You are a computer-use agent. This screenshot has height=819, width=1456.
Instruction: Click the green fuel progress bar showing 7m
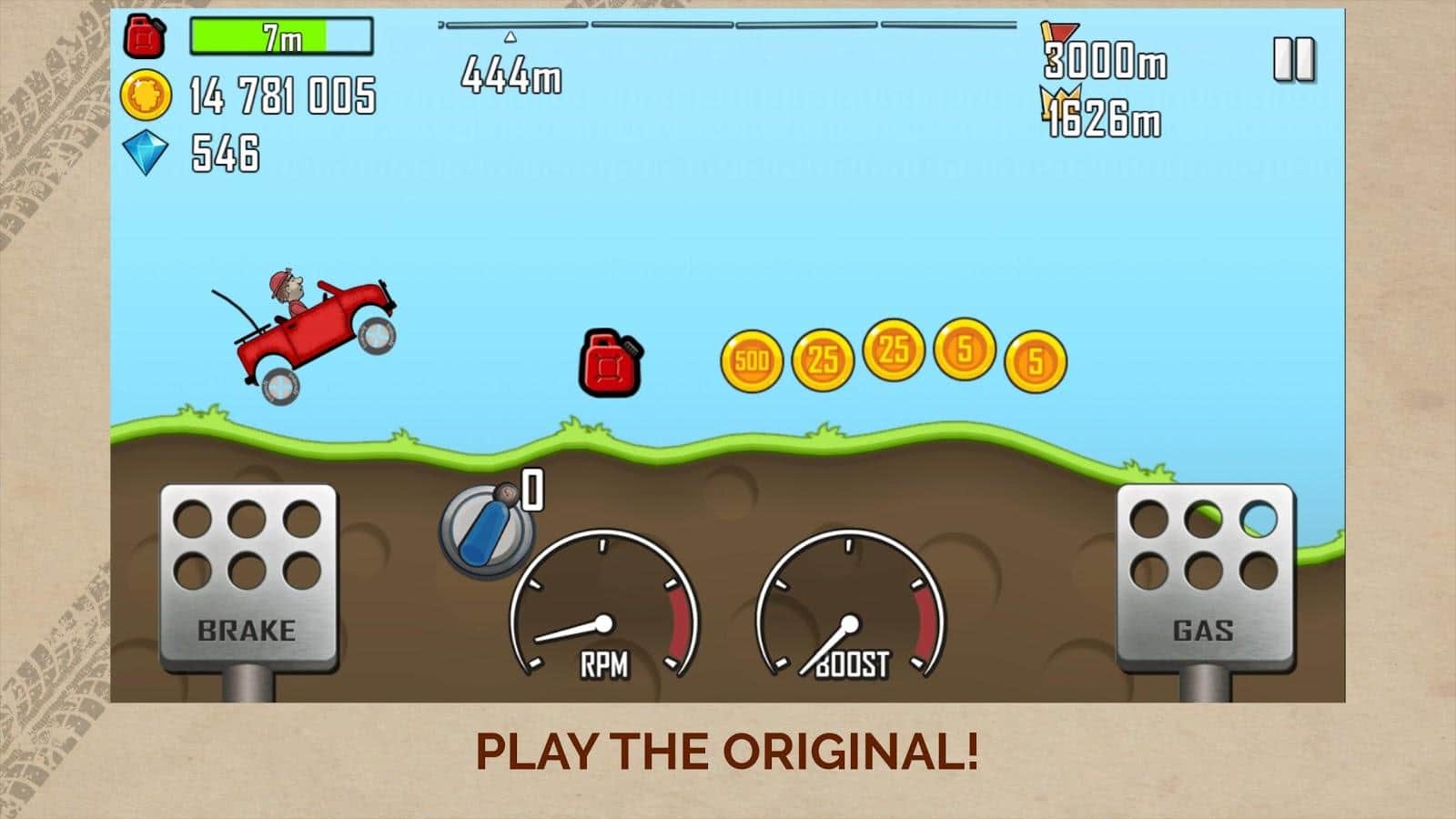coord(278,36)
